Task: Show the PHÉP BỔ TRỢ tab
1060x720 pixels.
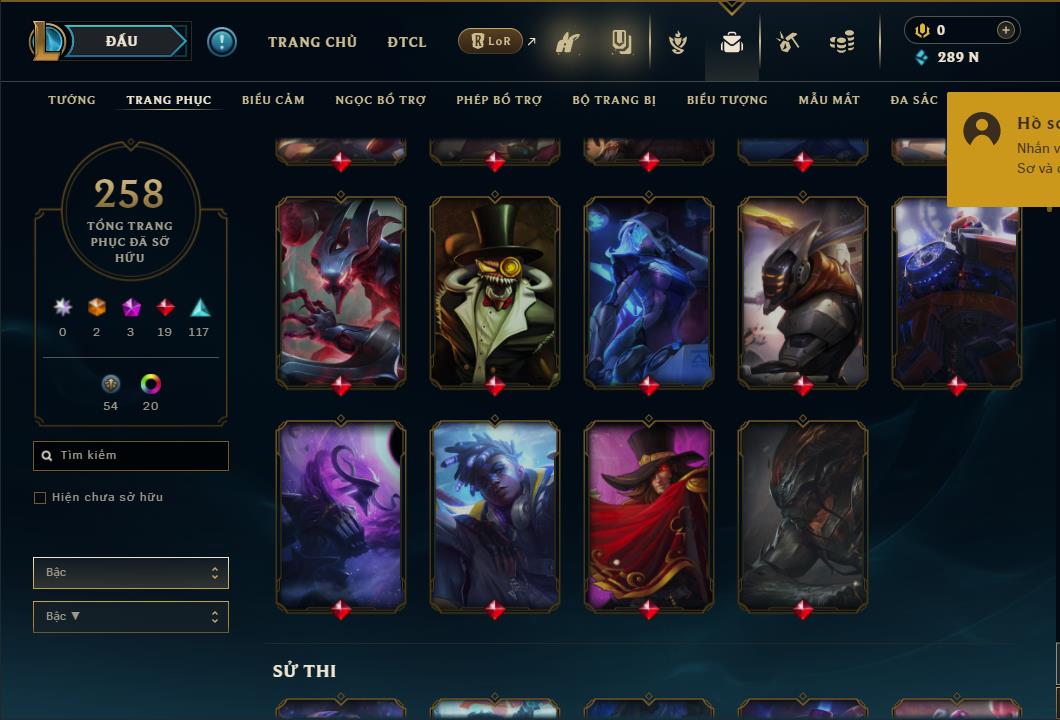Action: (x=499, y=100)
